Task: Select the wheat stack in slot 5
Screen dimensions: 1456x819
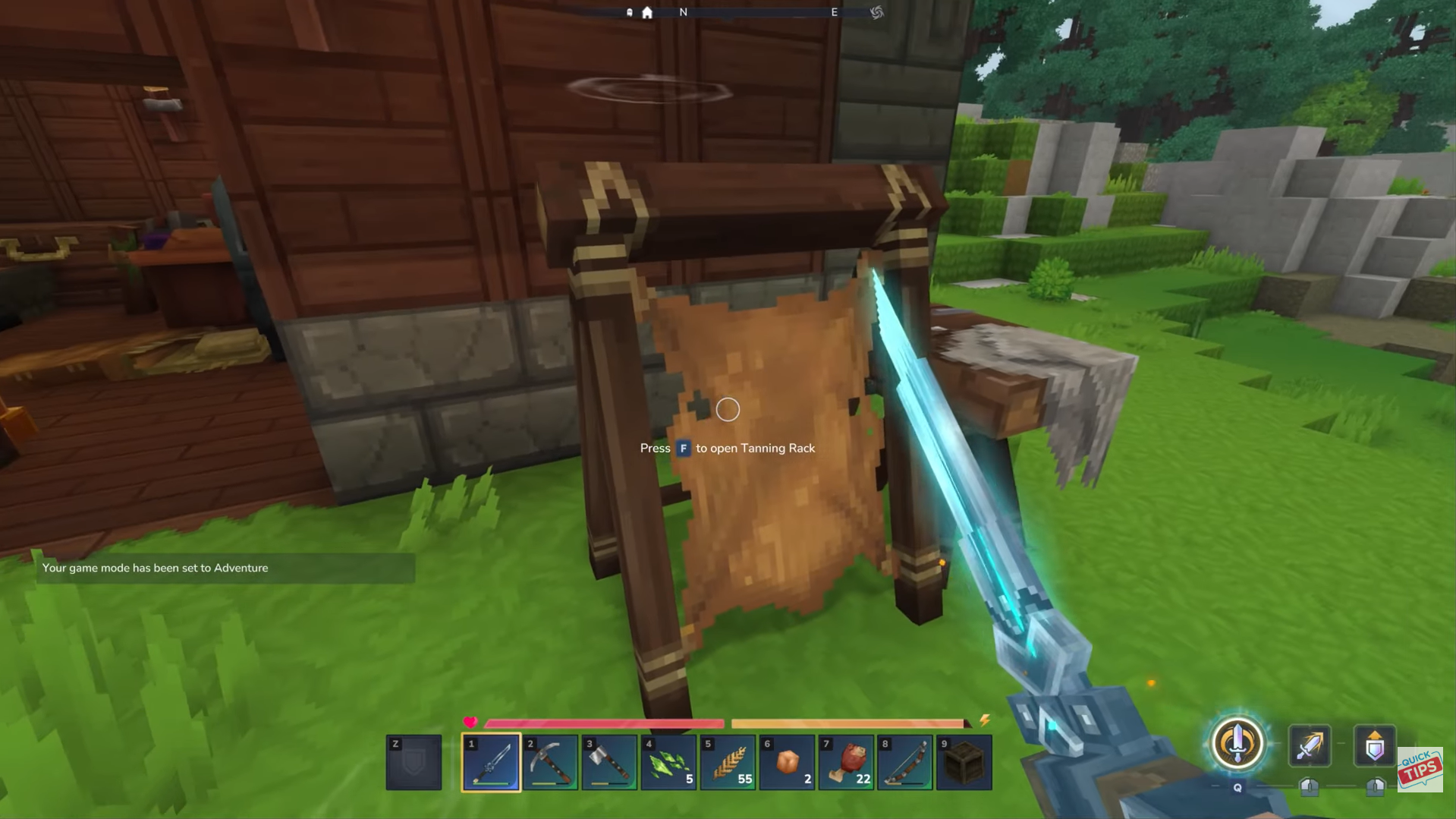Action: (x=727, y=762)
